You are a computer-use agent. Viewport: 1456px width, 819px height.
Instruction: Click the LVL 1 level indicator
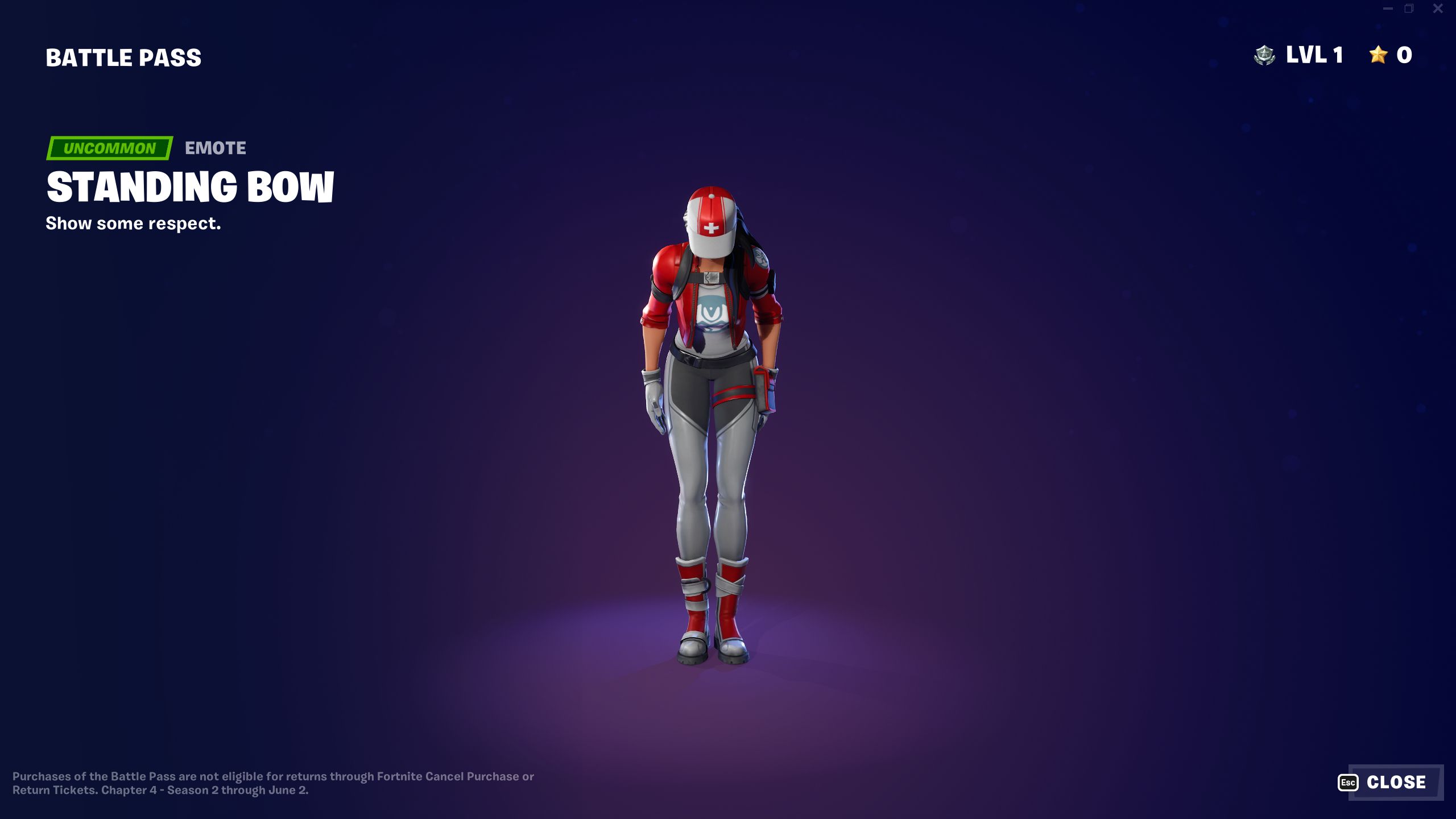click(x=1314, y=55)
